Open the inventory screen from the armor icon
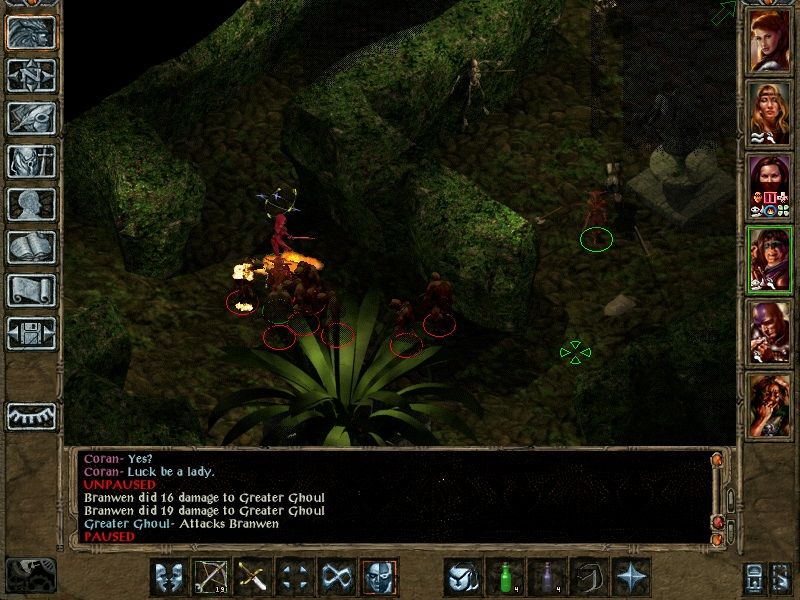The height and width of the screenshot is (600, 800). [x=31, y=161]
